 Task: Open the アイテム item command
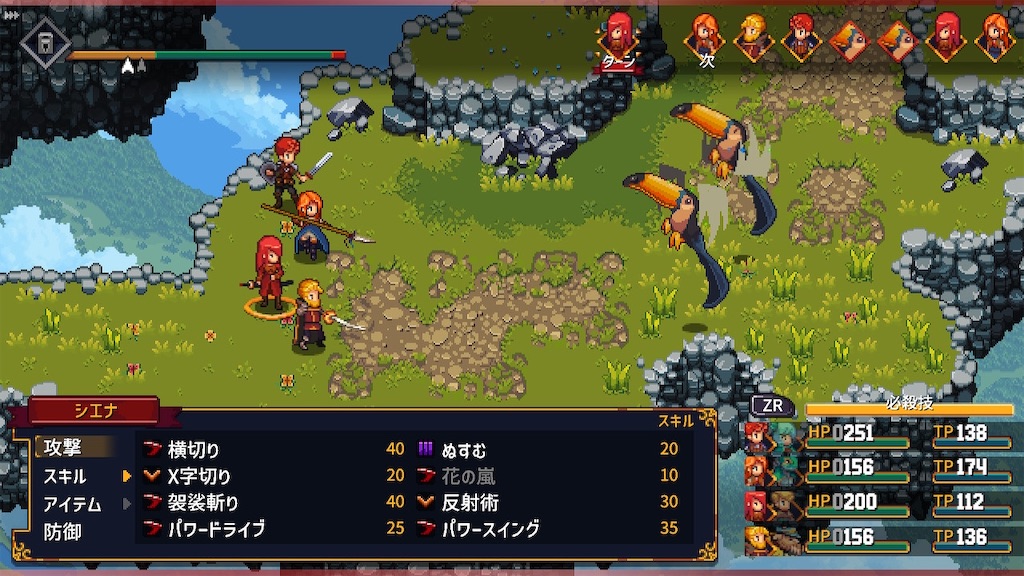pyautogui.click(x=70, y=504)
